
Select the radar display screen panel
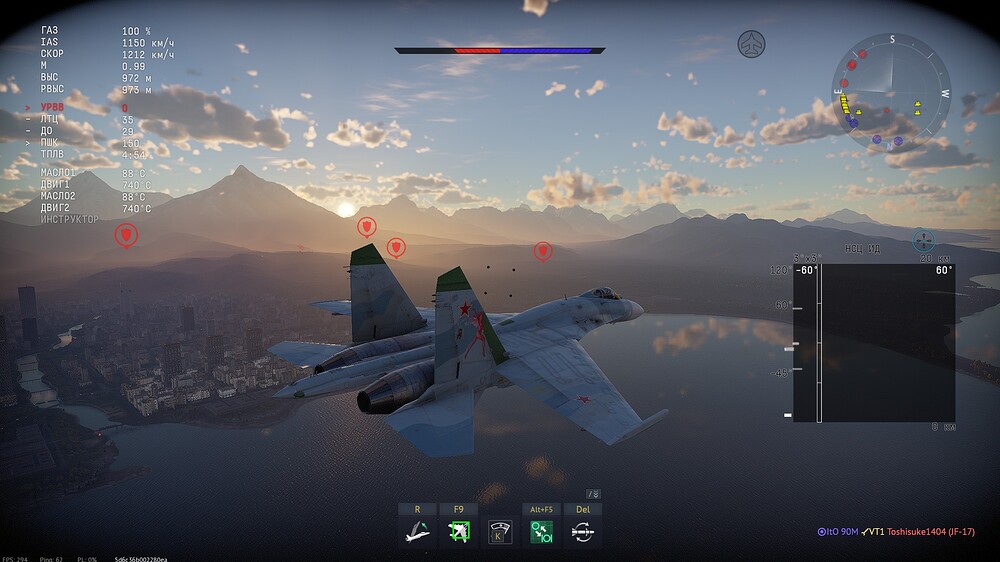tap(874, 343)
